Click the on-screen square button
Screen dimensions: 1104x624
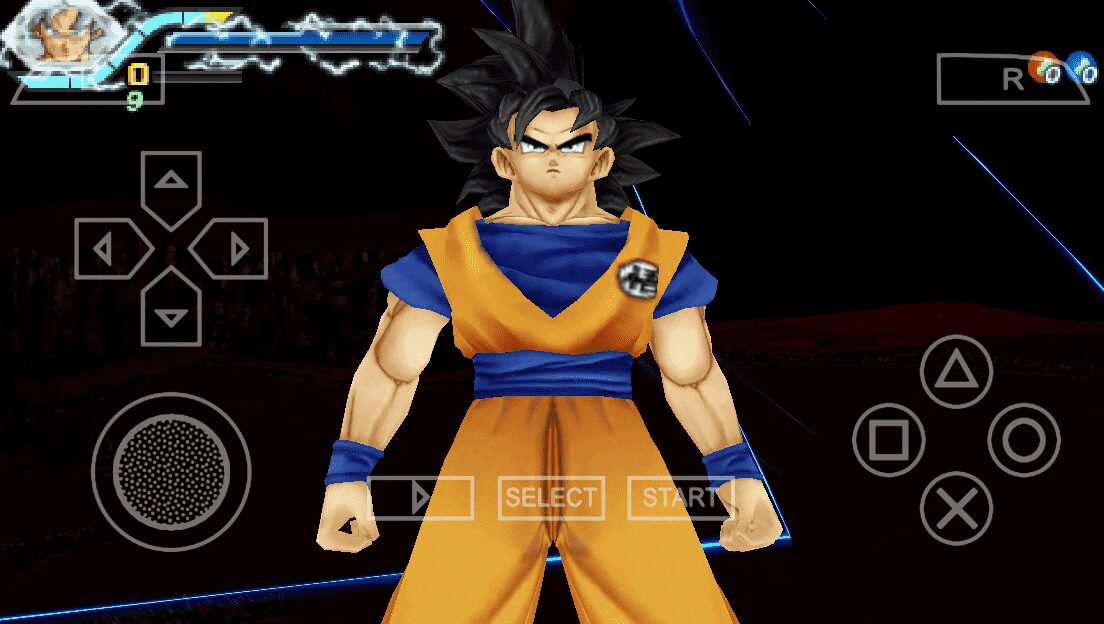(x=888, y=440)
